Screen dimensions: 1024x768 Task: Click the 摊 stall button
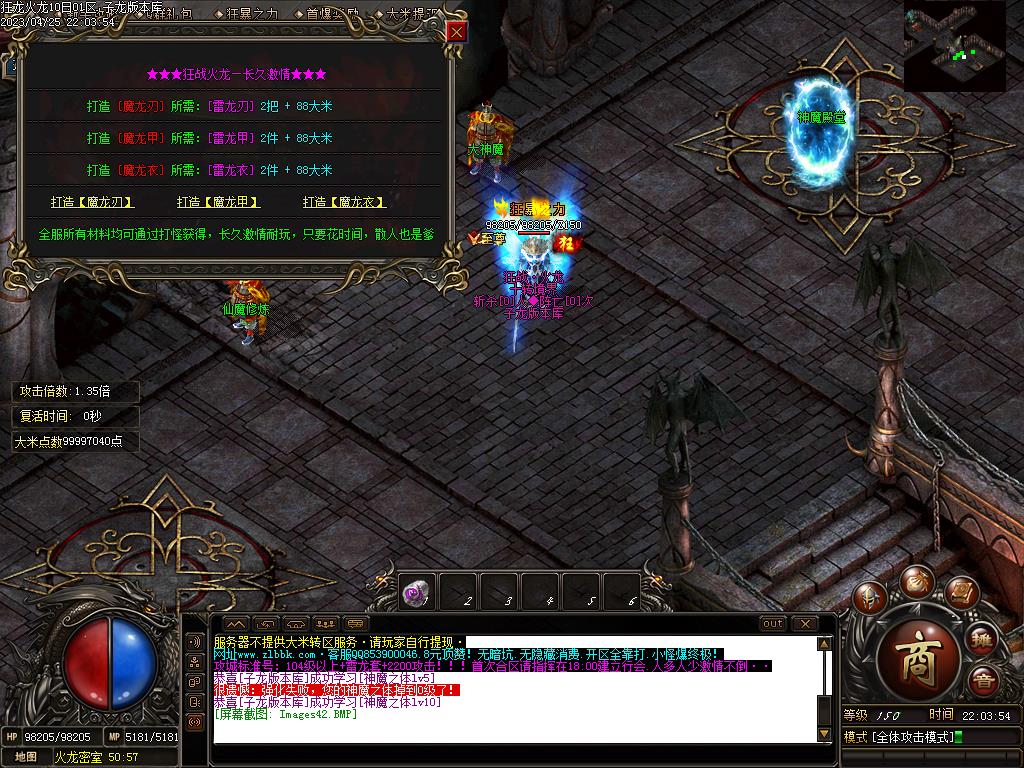click(982, 639)
